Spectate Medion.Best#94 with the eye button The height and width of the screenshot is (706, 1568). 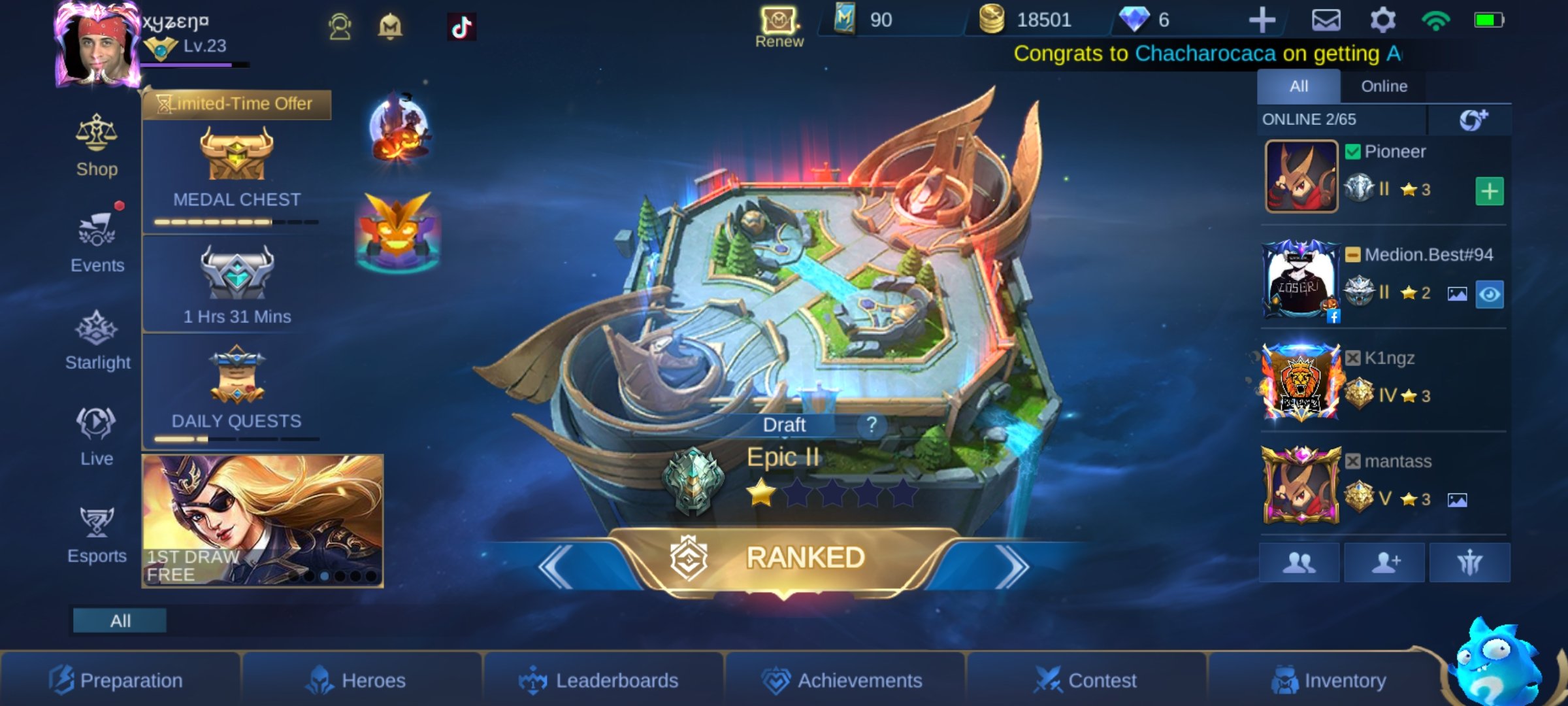(1489, 294)
